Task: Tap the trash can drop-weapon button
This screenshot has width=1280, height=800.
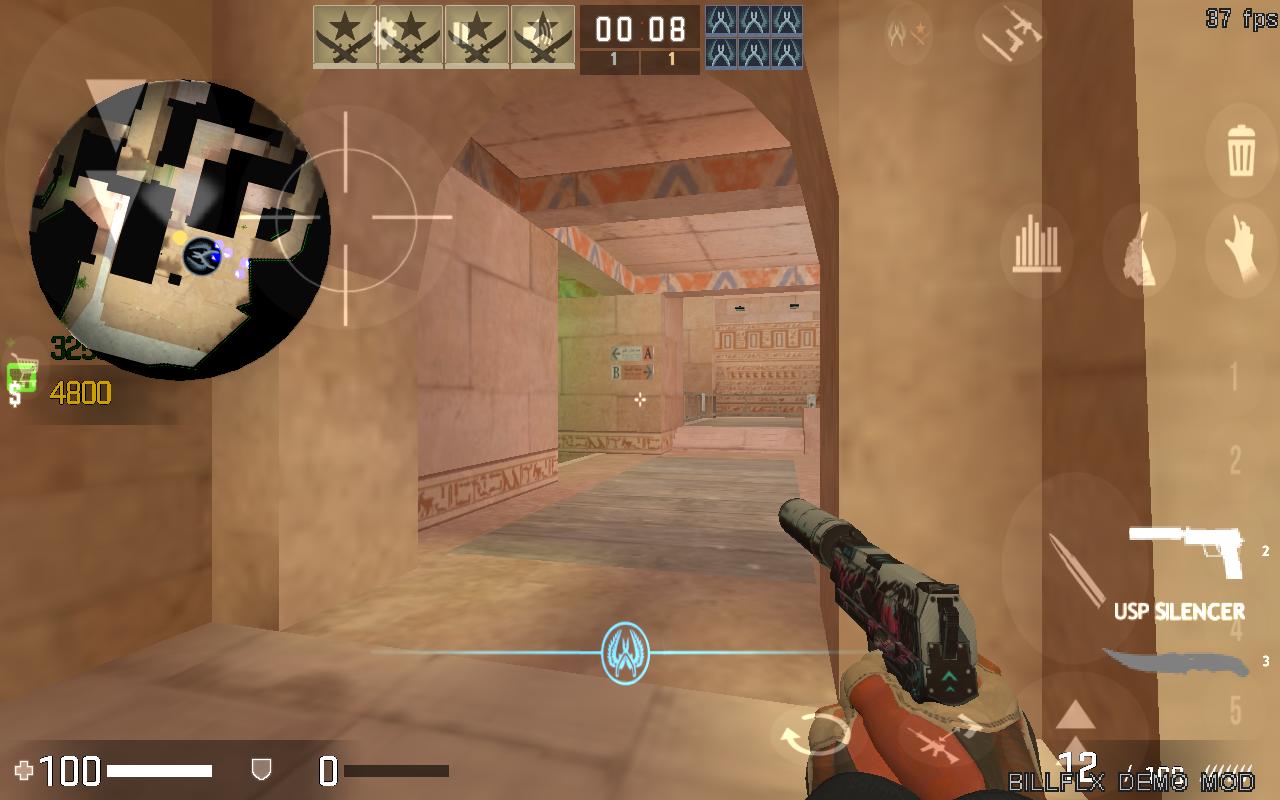Action: [1241, 152]
